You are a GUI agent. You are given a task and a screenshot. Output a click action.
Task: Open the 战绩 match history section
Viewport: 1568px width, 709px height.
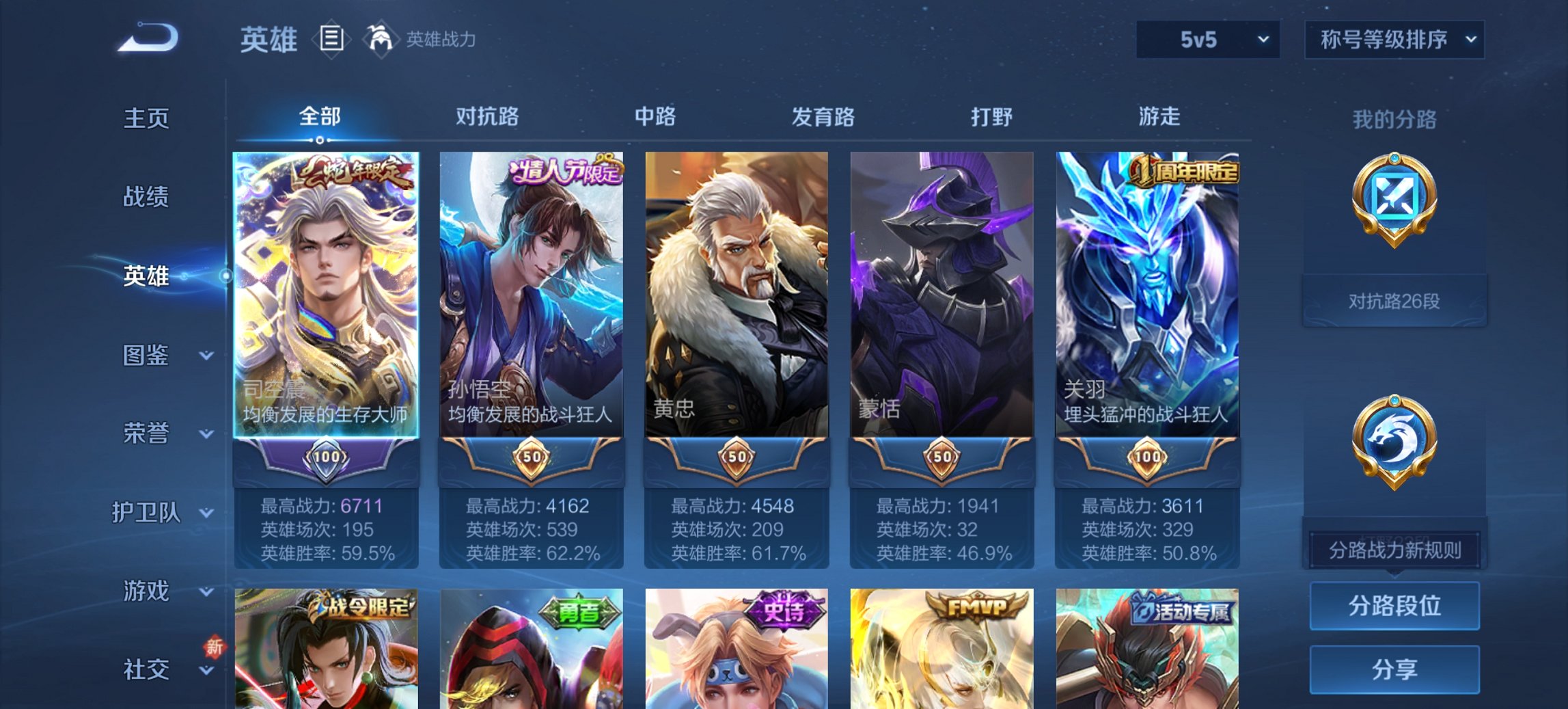click(x=146, y=198)
